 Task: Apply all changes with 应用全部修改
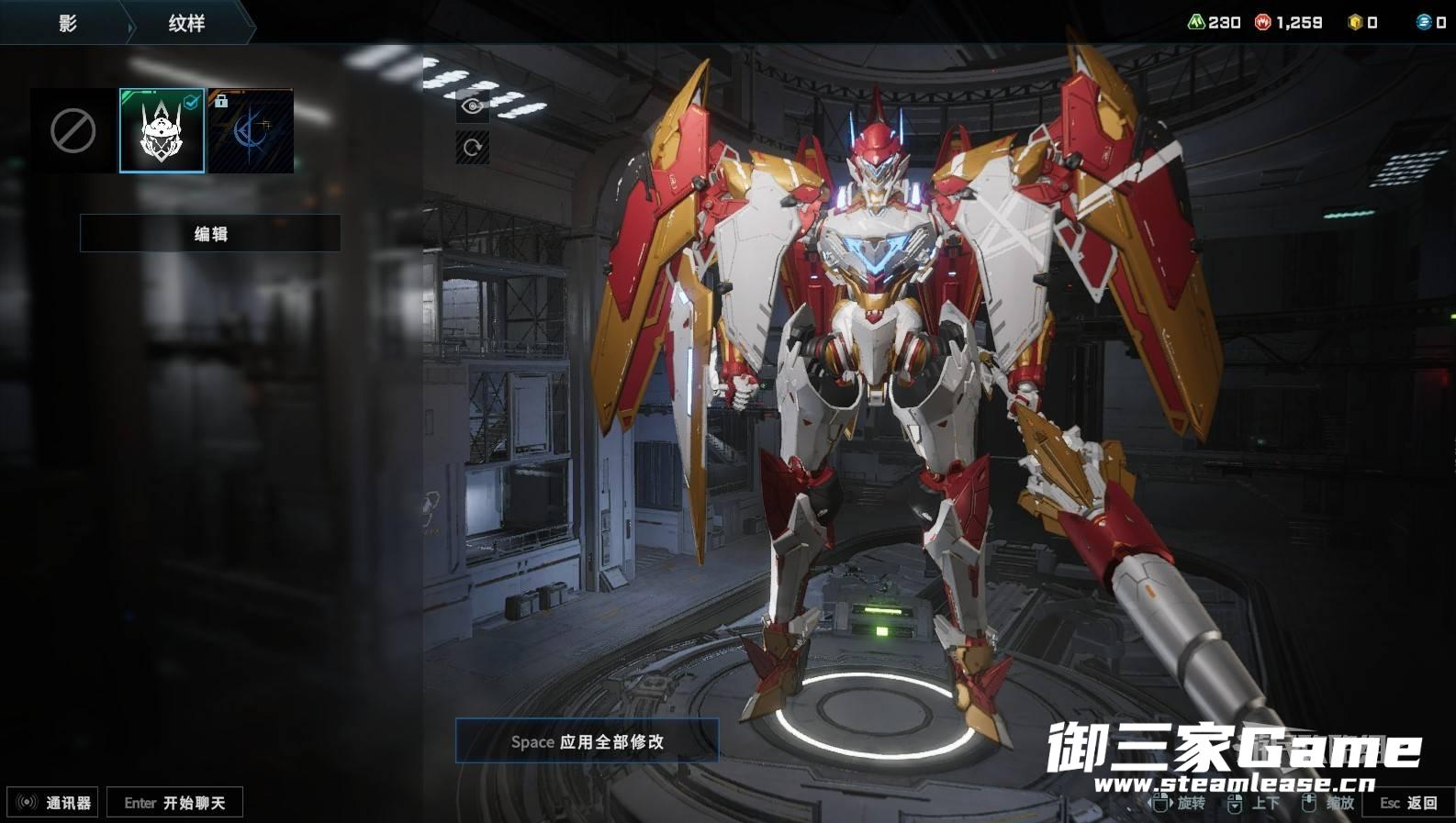point(587,741)
